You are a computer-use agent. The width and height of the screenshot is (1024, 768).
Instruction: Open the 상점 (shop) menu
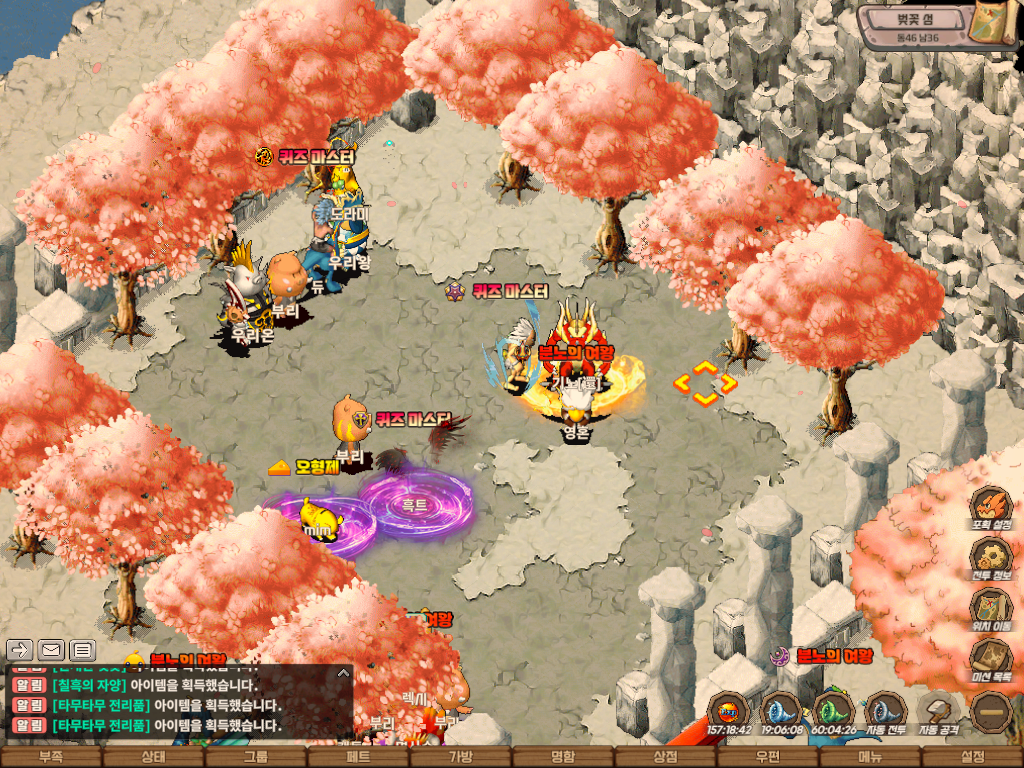point(665,757)
